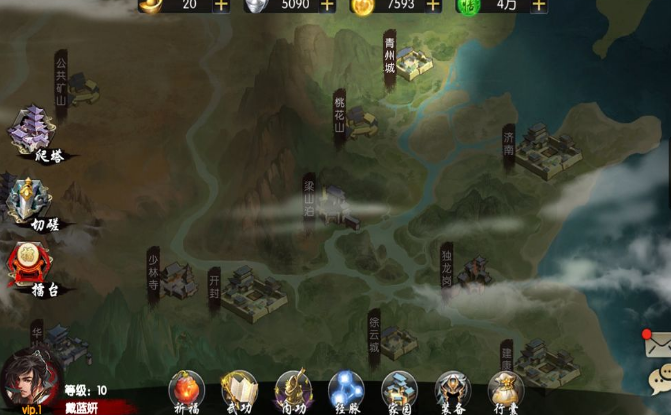This screenshot has width=671, height=415.
Task: Open the character portrait profile
Action: pos(28,380)
